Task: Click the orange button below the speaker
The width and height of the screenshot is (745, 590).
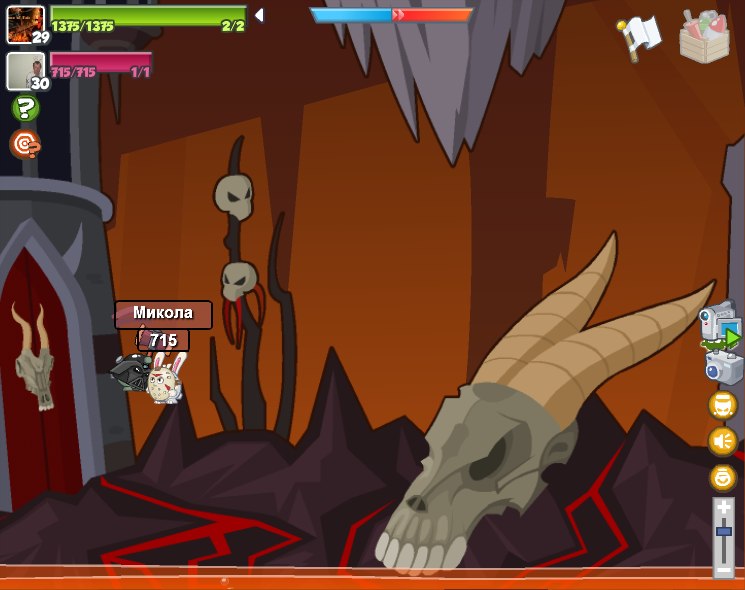Action: pyautogui.click(x=722, y=477)
